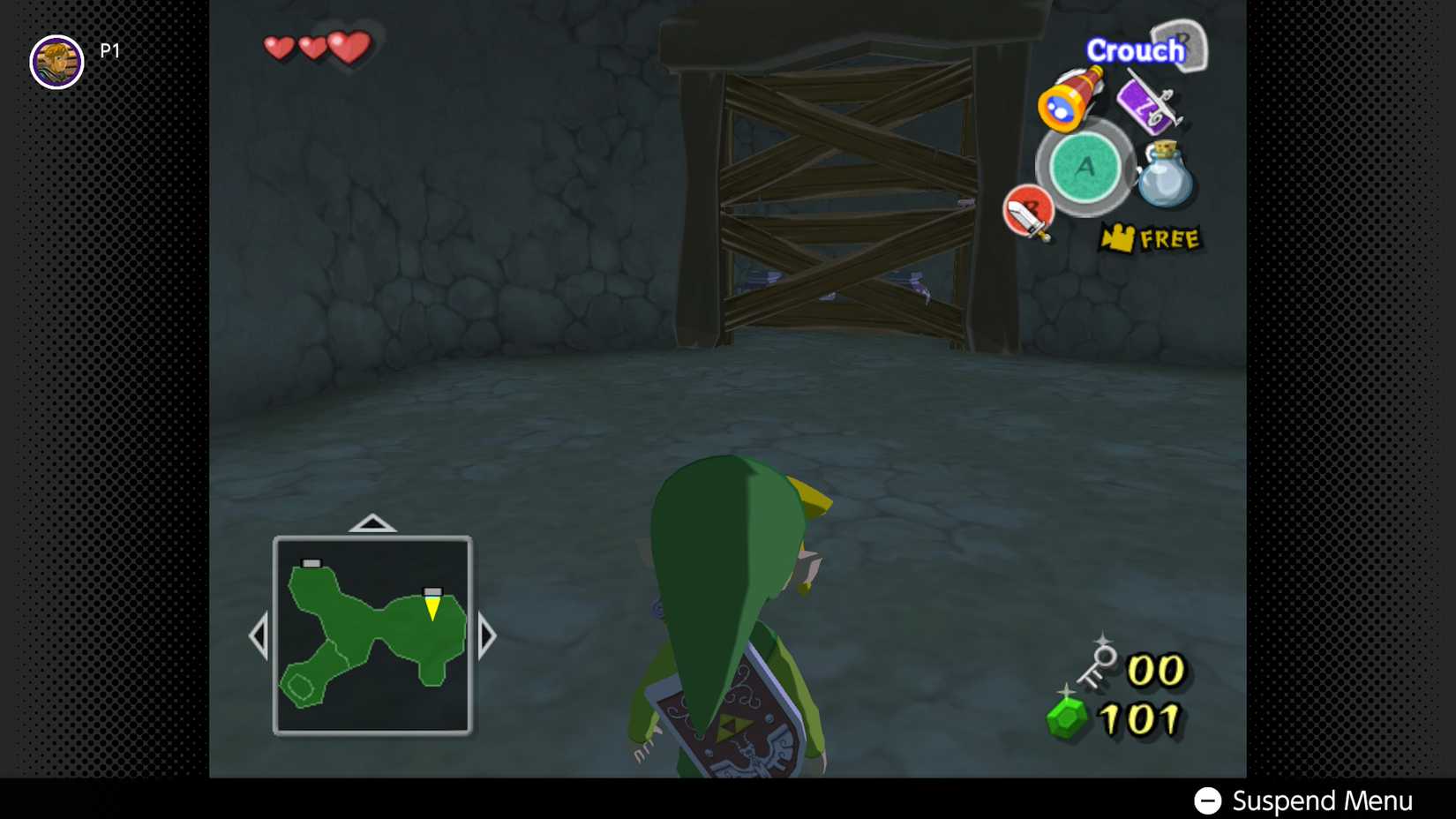The width and height of the screenshot is (1456, 819).
Task: Click the green rupee icon
Action: 1064,713
